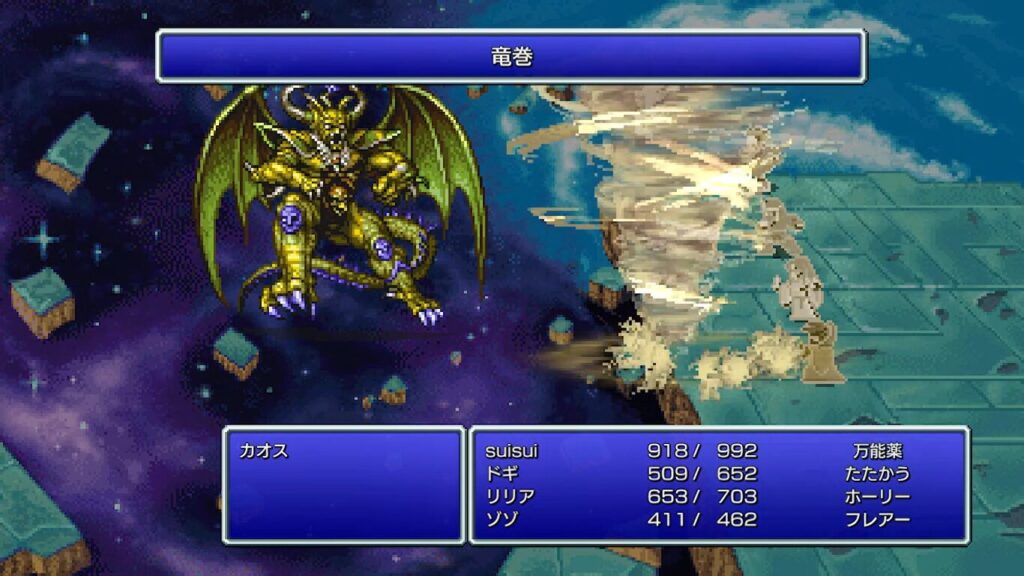Select the カオス enemy name entry
This screenshot has height=576, width=1024.
[264, 451]
